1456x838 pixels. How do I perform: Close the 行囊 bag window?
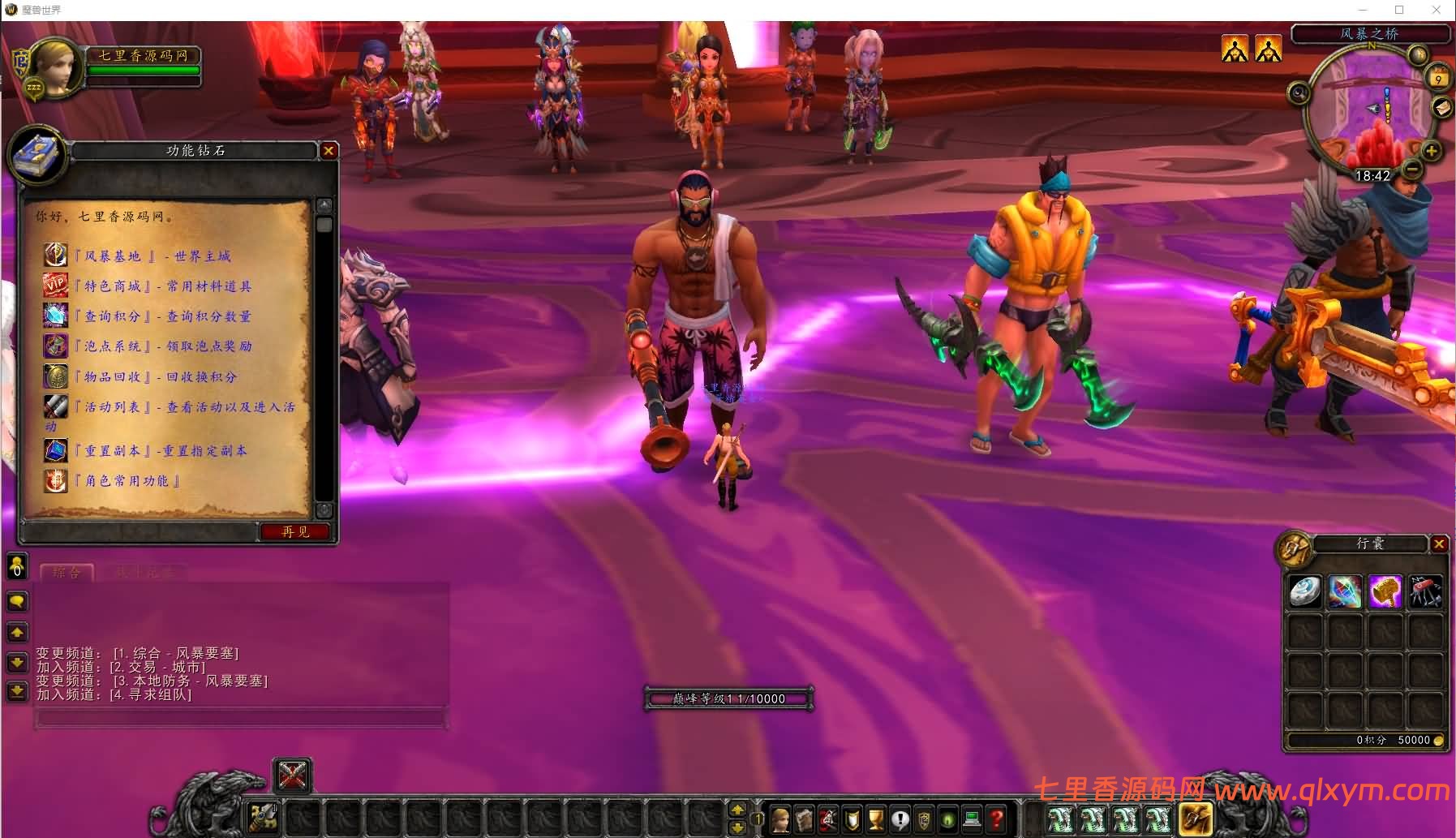pyautogui.click(x=1439, y=544)
